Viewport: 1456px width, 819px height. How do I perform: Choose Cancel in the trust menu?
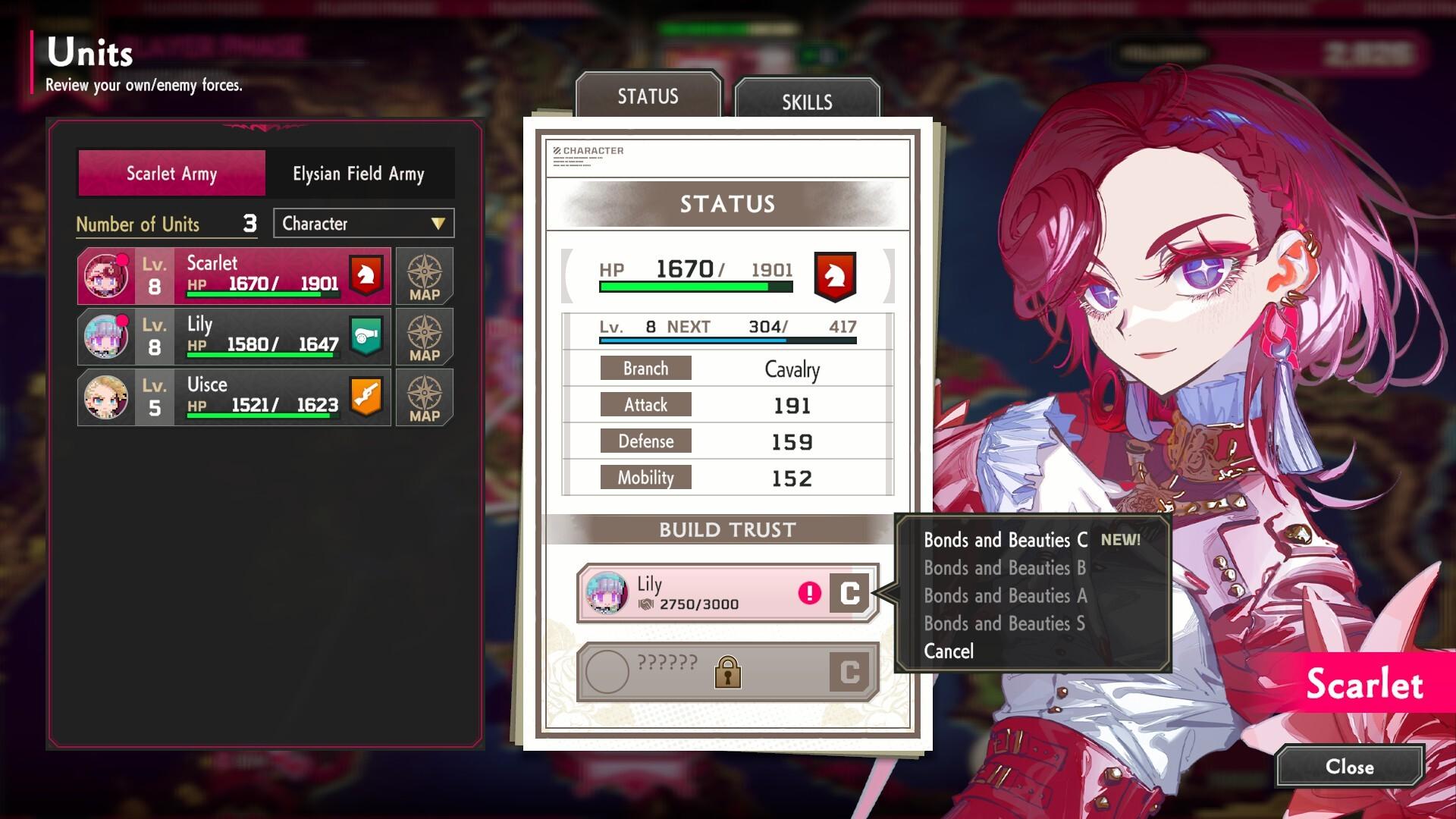point(949,651)
